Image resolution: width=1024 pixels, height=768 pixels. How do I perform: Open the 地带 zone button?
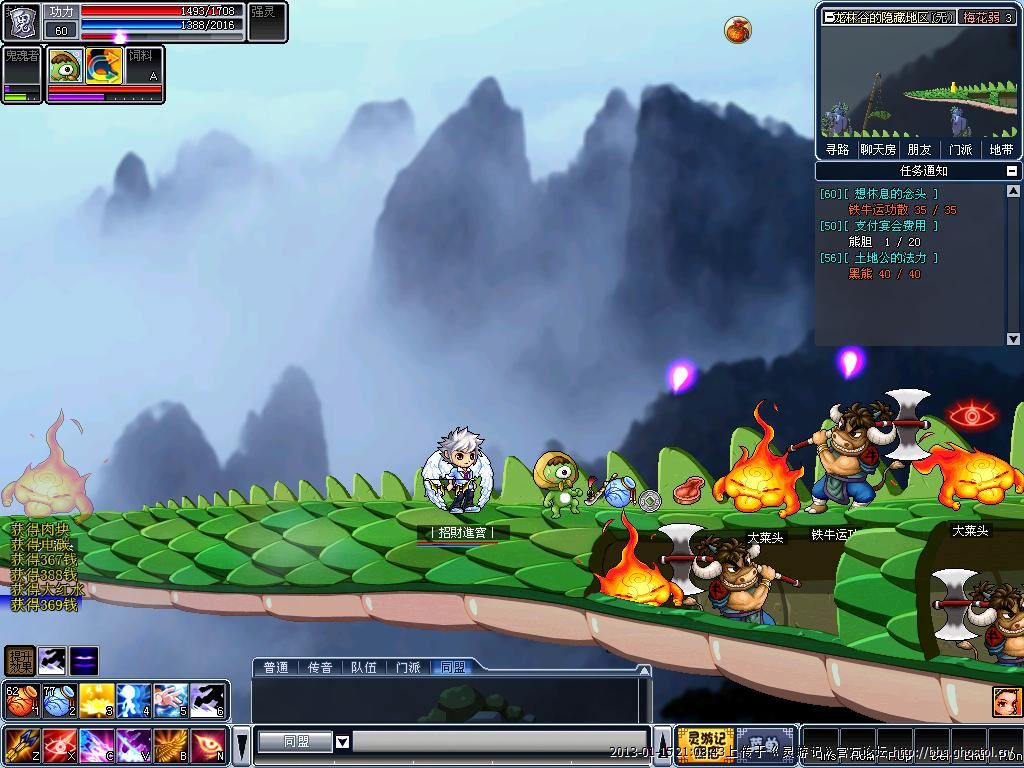pyautogui.click(x=1001, y=149)
